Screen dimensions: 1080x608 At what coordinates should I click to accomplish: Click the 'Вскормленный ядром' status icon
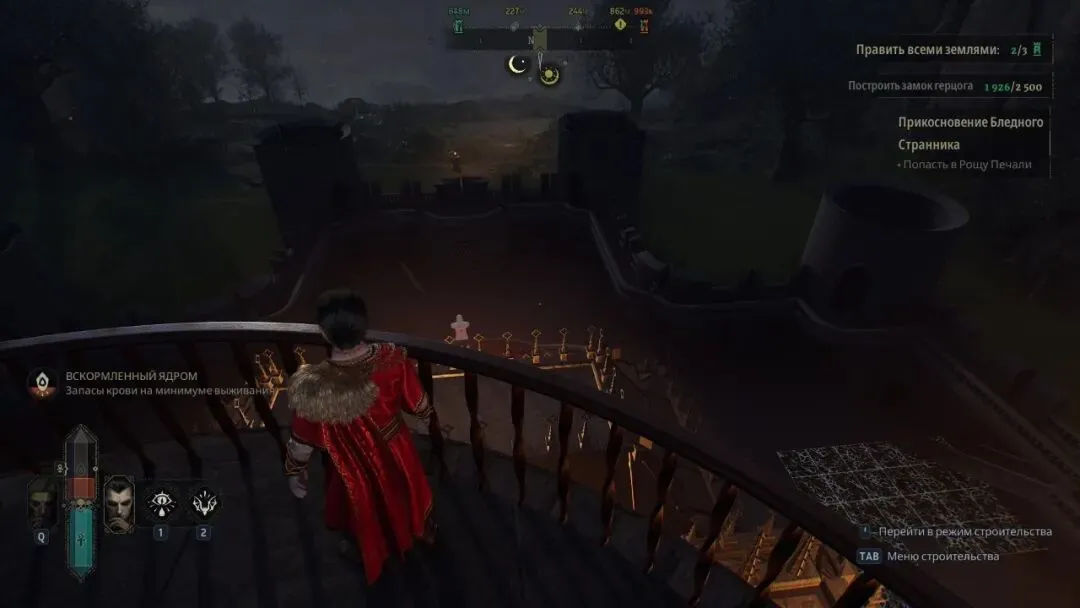[x=41, y=383]
